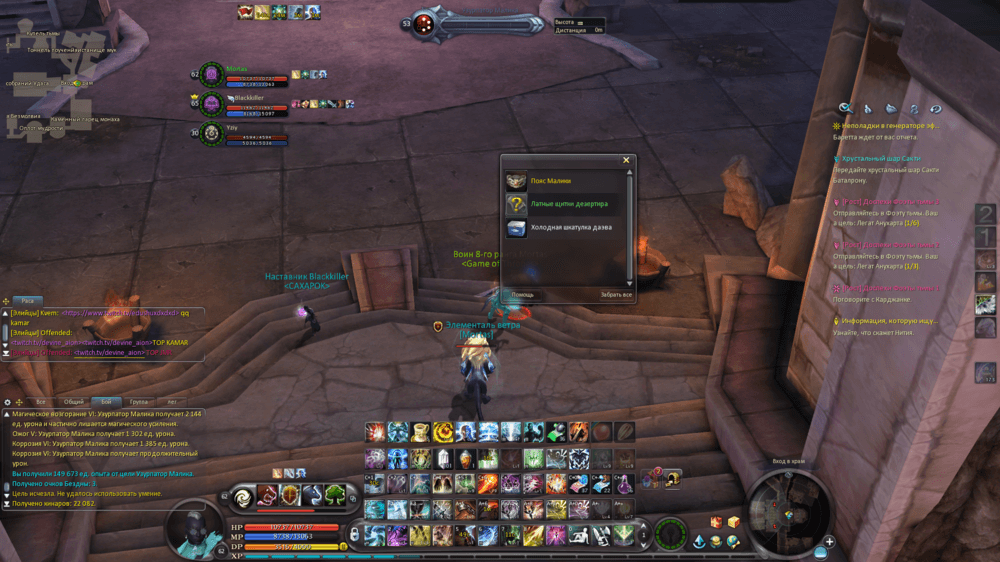Open the Группа chat tab
The width and height of the screenshot is (1000, 562).
click(x=139, y=401)
